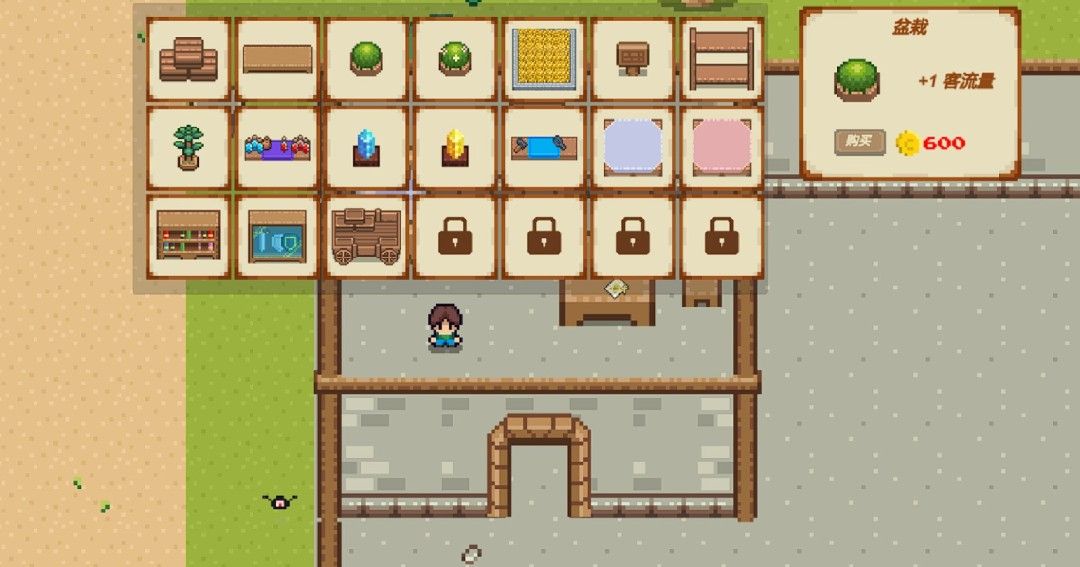This screenshot has height=567, width=1080.
Task: Choose the small wooden signpost item
Action: tap(632, 59)
